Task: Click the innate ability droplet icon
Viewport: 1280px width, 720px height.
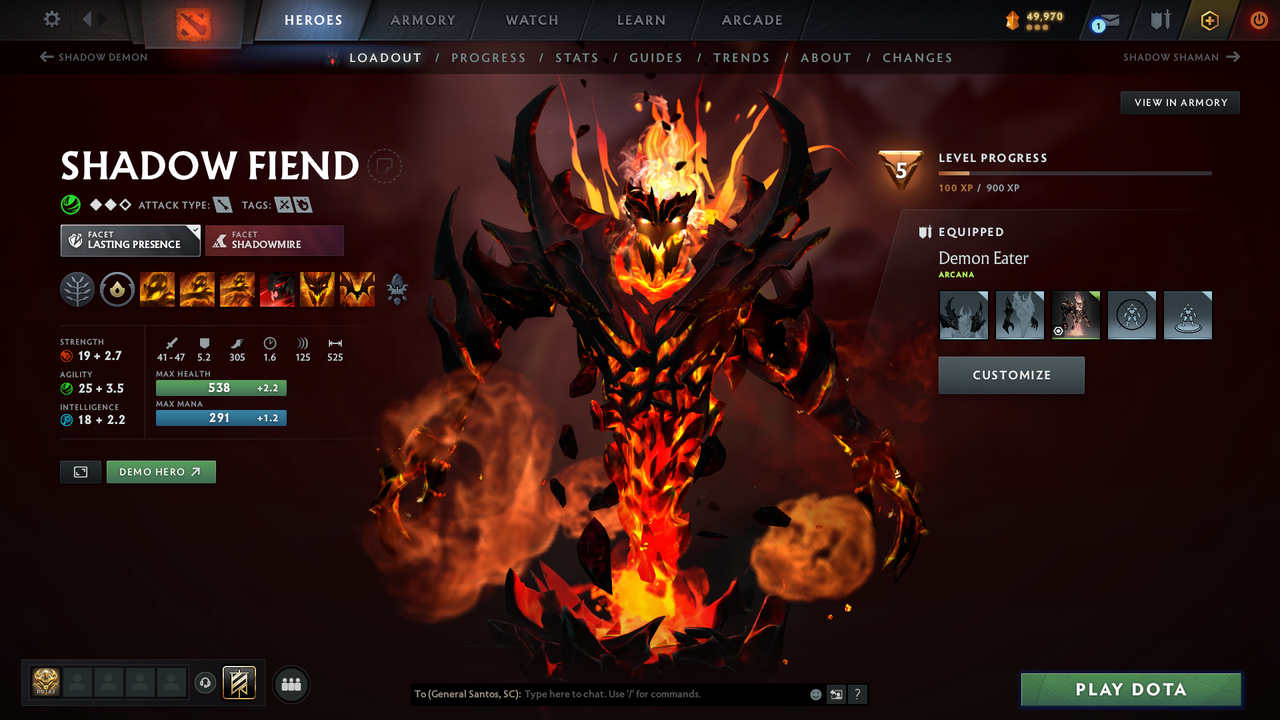Action: [117, 289]
